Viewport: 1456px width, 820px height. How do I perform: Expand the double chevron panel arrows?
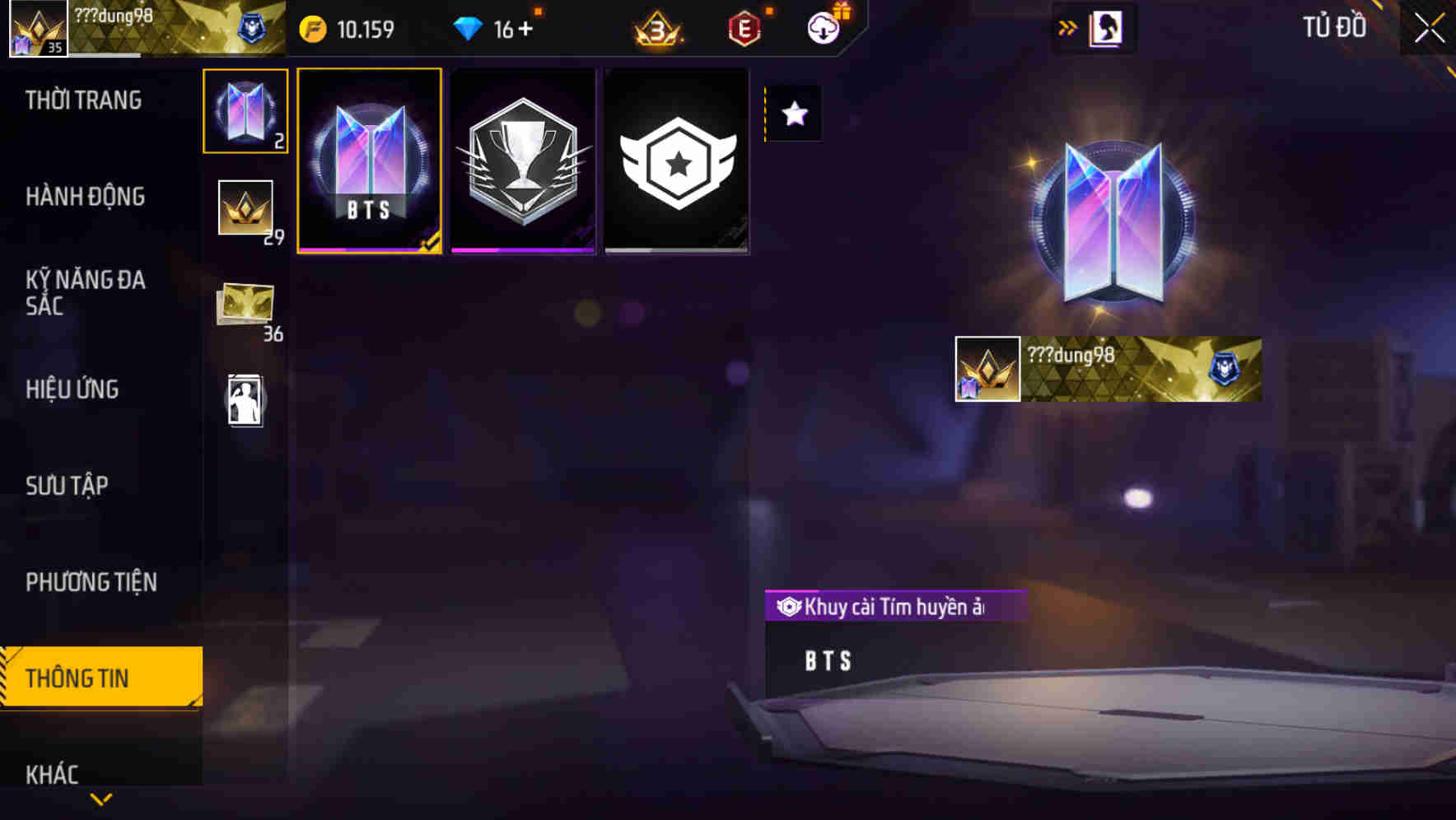pos(1066,26)
